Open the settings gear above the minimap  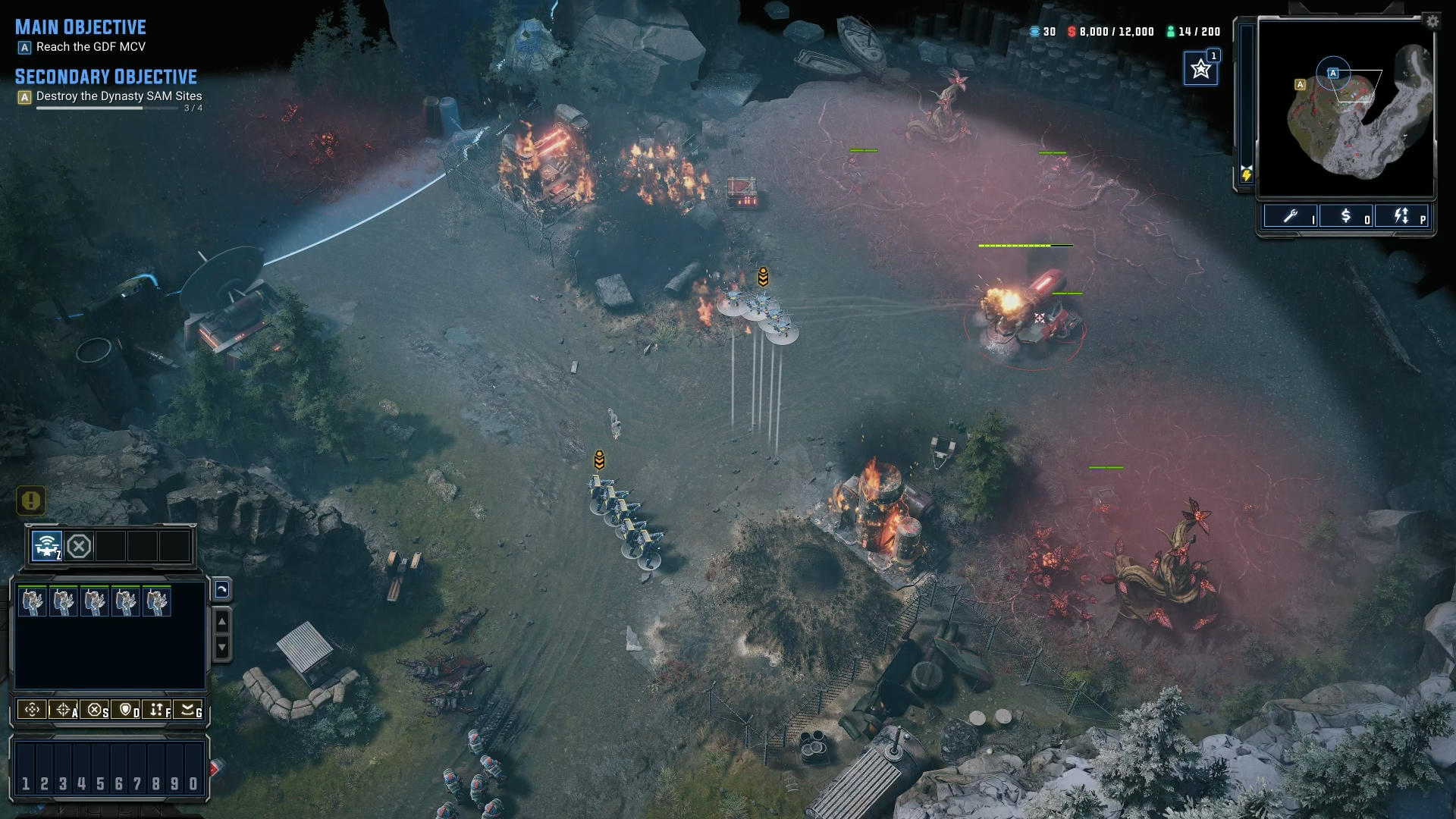point(1433,21)
